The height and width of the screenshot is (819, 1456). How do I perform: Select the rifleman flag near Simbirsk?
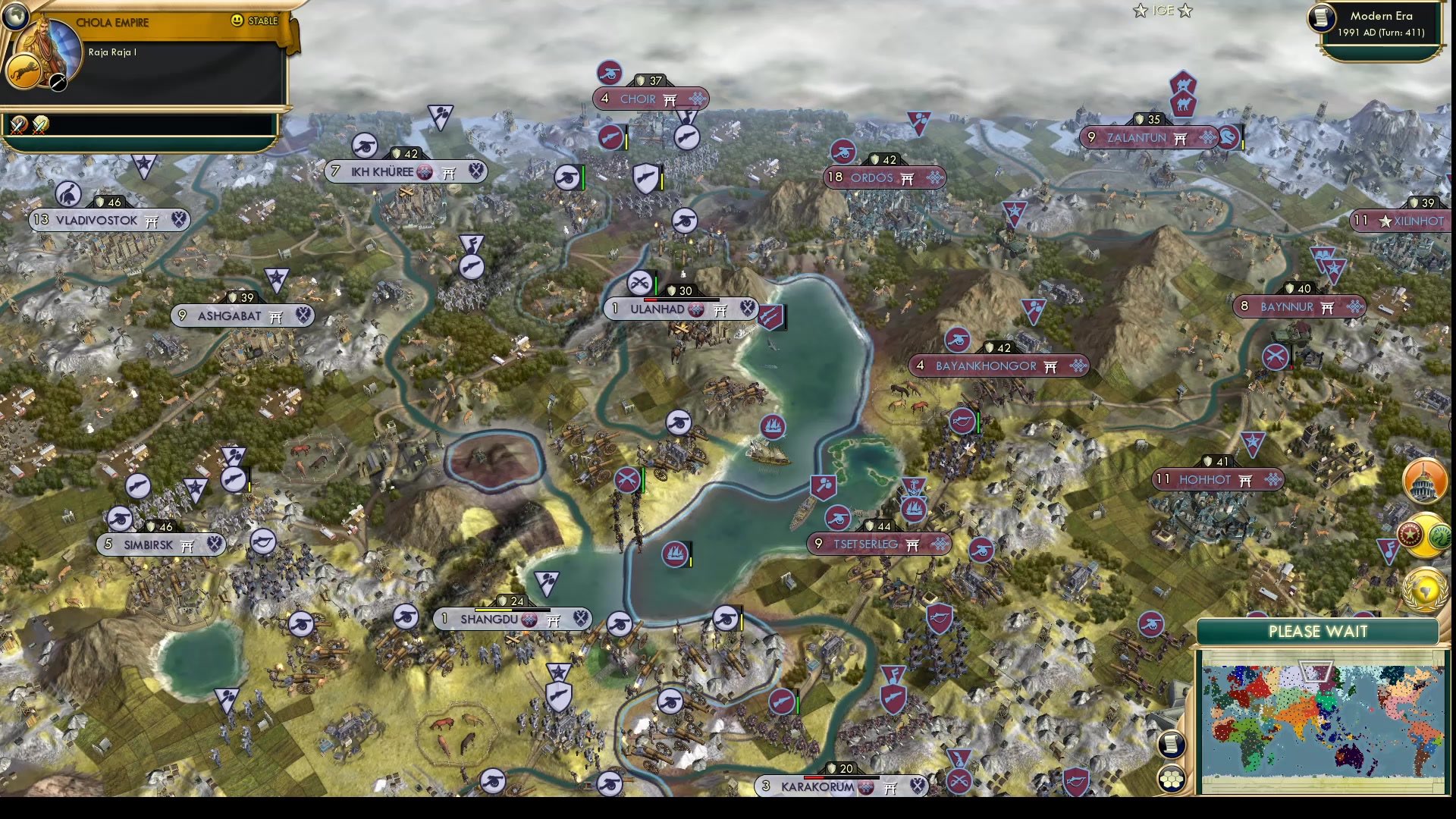[x=140, y=485]
